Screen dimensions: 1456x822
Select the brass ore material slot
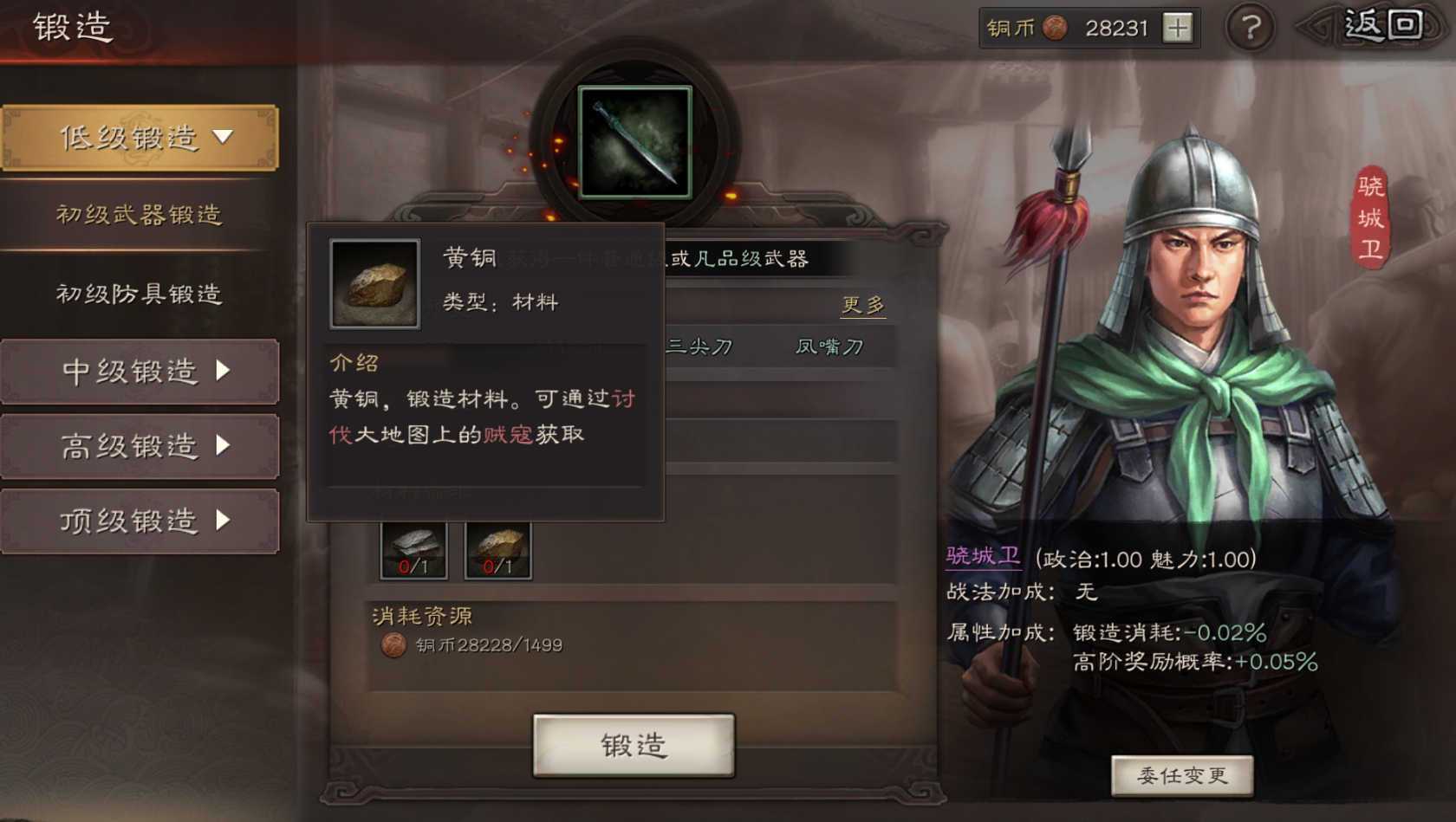[498, 547]
